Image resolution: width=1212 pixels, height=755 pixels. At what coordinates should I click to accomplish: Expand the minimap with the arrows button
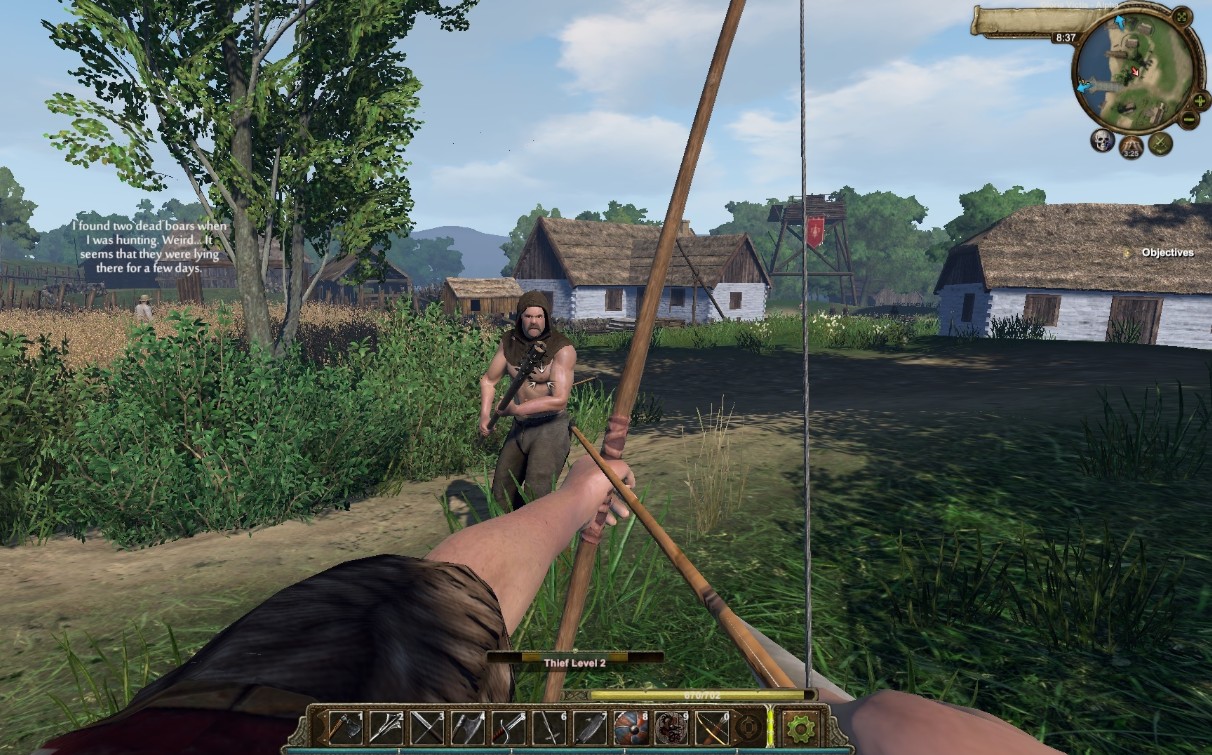[1182, 16]
